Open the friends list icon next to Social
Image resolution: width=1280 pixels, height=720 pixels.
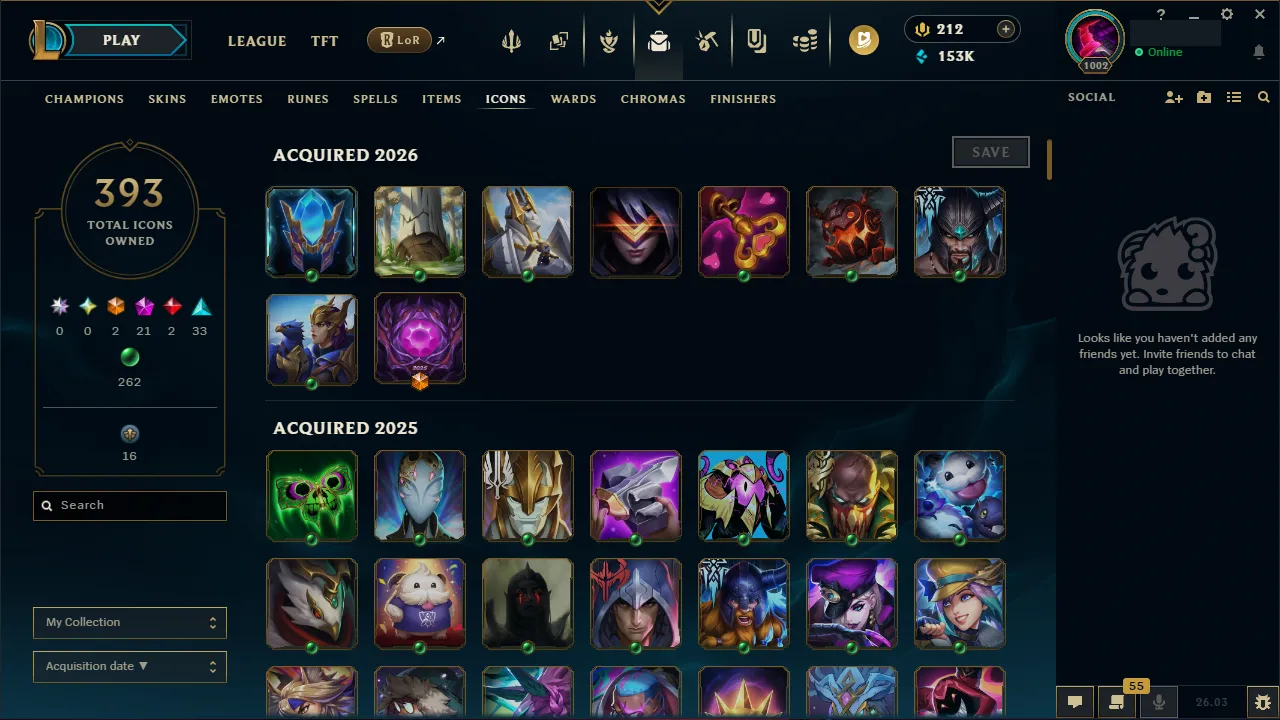coord(1234,97)
